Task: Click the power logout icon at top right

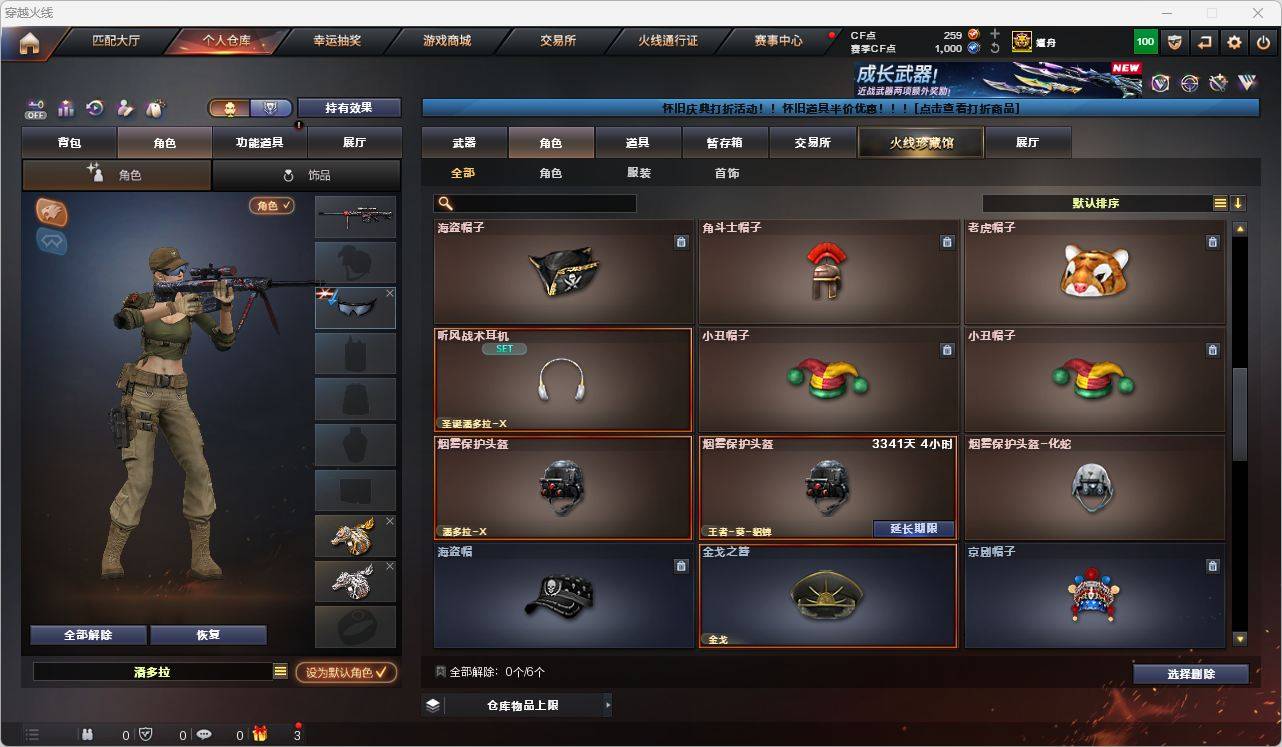Action: click(x=1261, y=42)
